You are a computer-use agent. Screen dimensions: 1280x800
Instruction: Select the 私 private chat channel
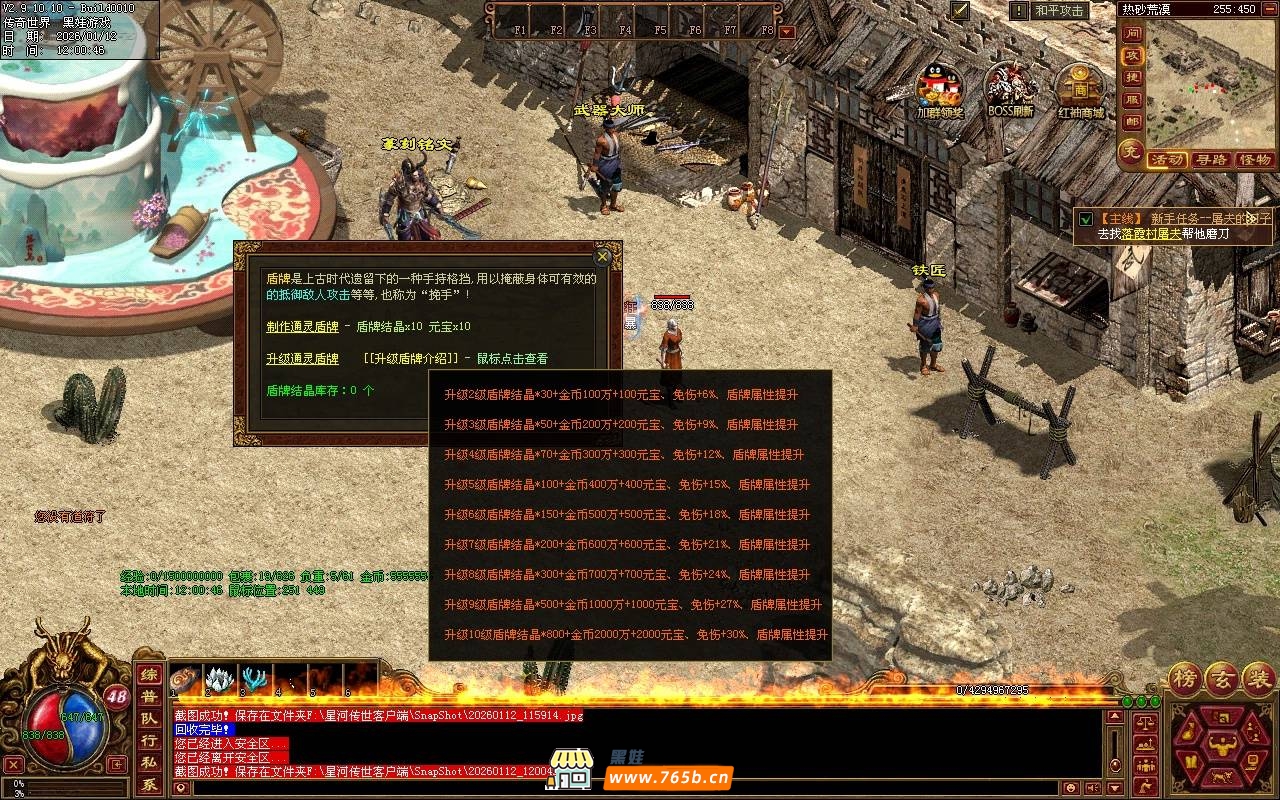pyautogui.click(x=148, y=762)
